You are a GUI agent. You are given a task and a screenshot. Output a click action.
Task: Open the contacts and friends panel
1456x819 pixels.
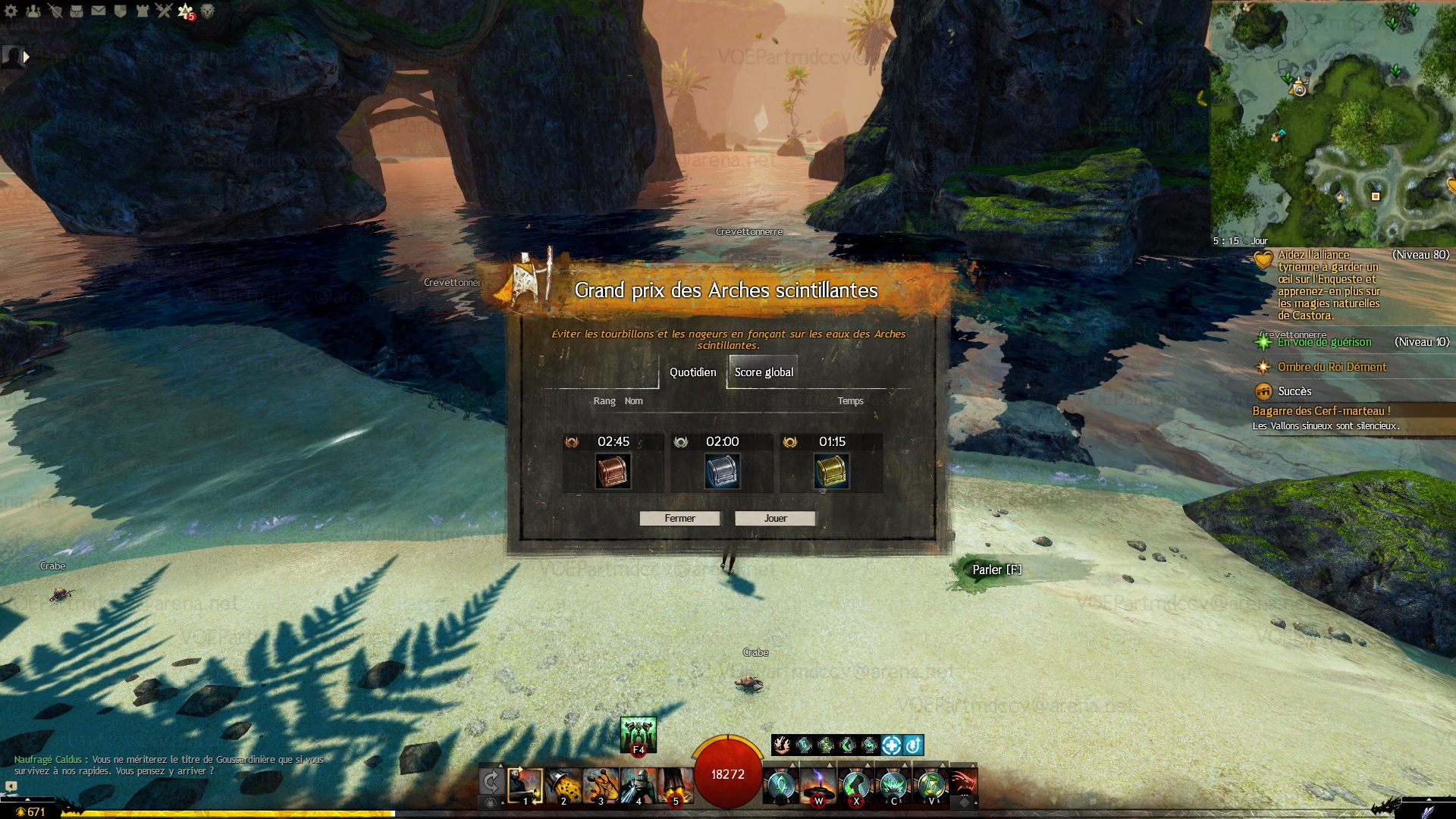tap(33, 11)
